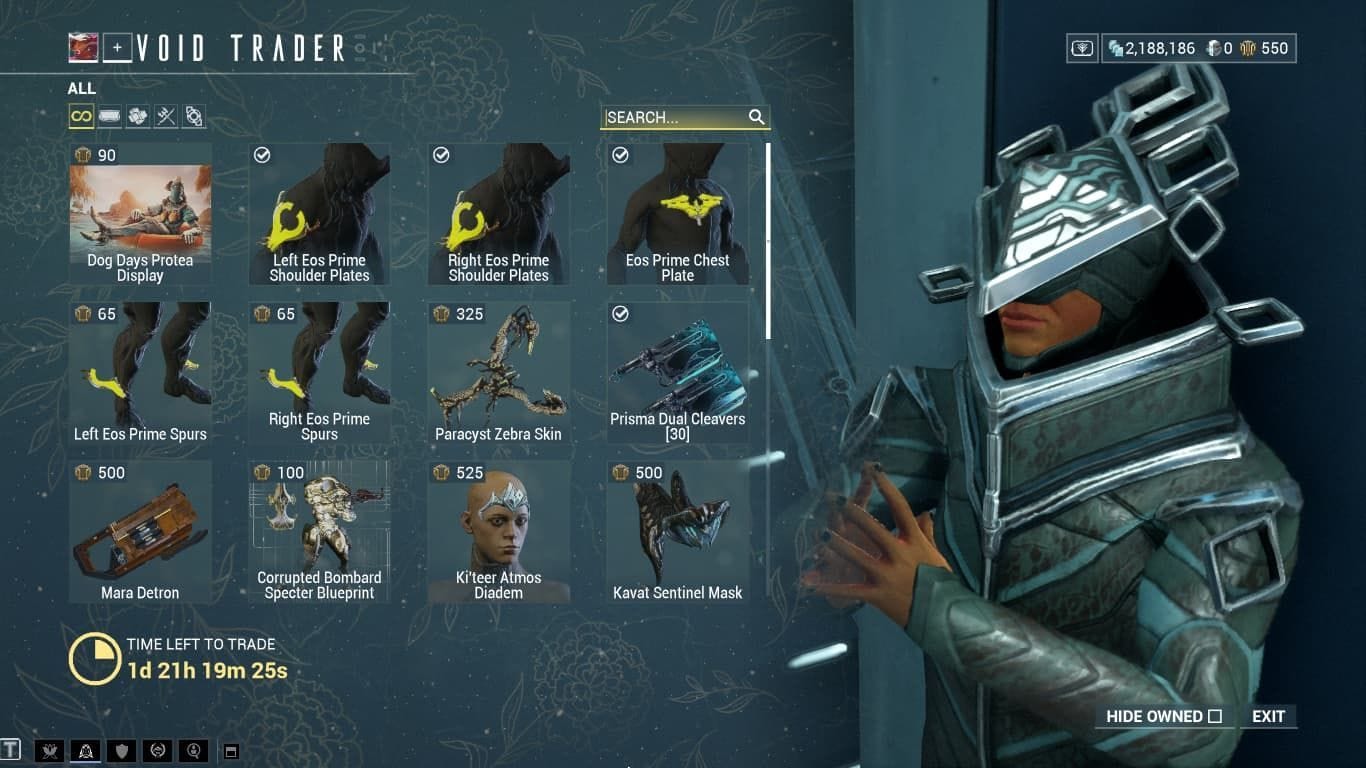Select the All items infinity filter tab

tap(82, 116)
